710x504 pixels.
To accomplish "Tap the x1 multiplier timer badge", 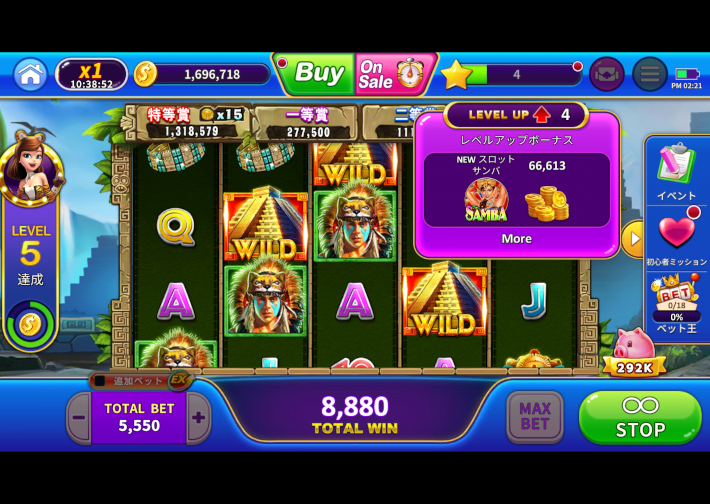I will 91,74.
